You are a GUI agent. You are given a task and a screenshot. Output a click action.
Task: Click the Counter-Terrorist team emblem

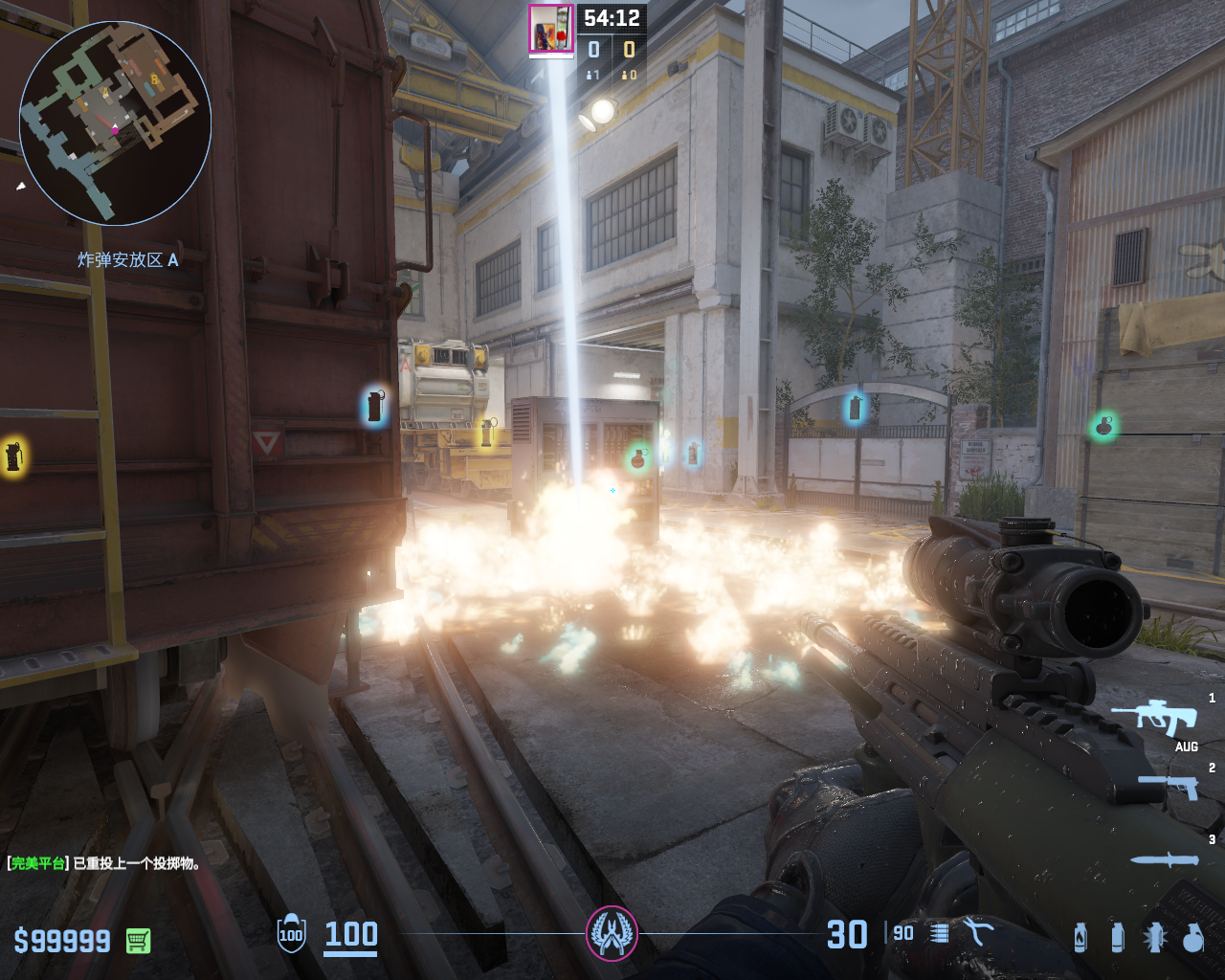pyautogui.click(x=612, y=932)
